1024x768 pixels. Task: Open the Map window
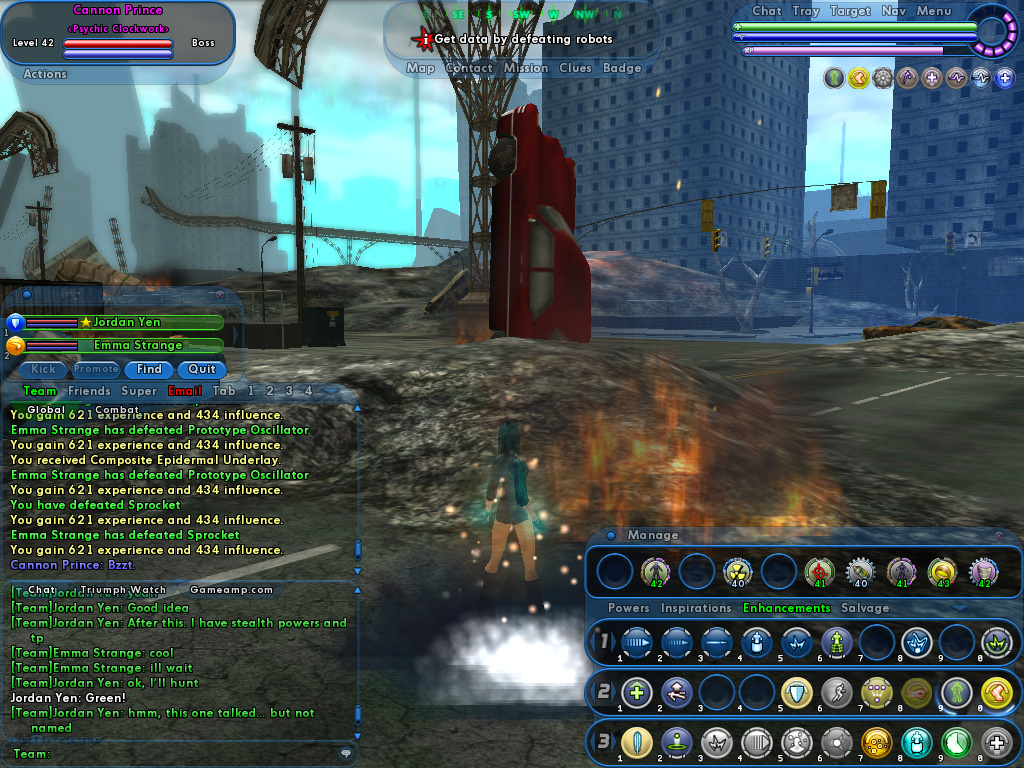420,68
